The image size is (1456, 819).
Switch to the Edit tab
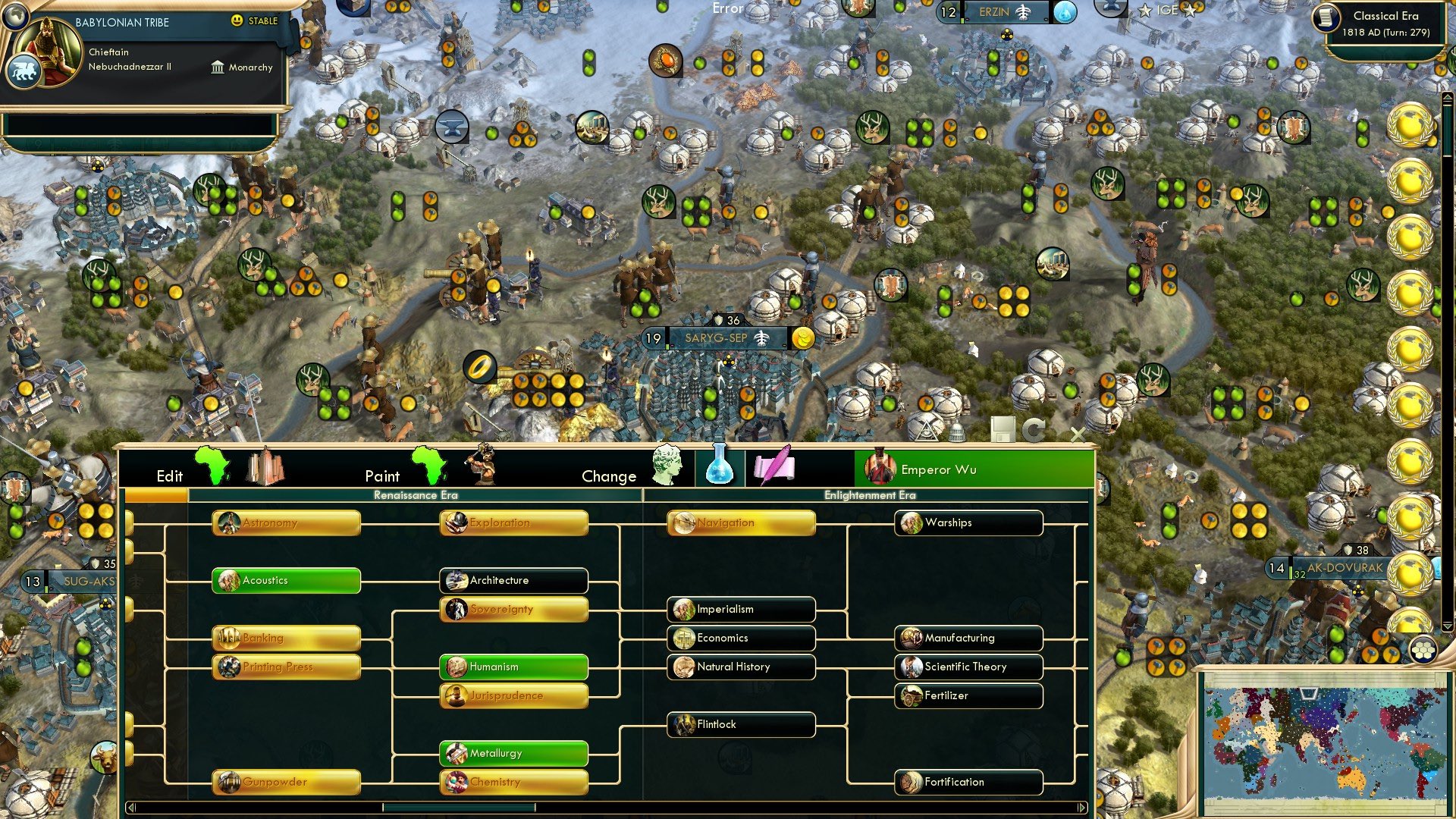pos(170,476)
